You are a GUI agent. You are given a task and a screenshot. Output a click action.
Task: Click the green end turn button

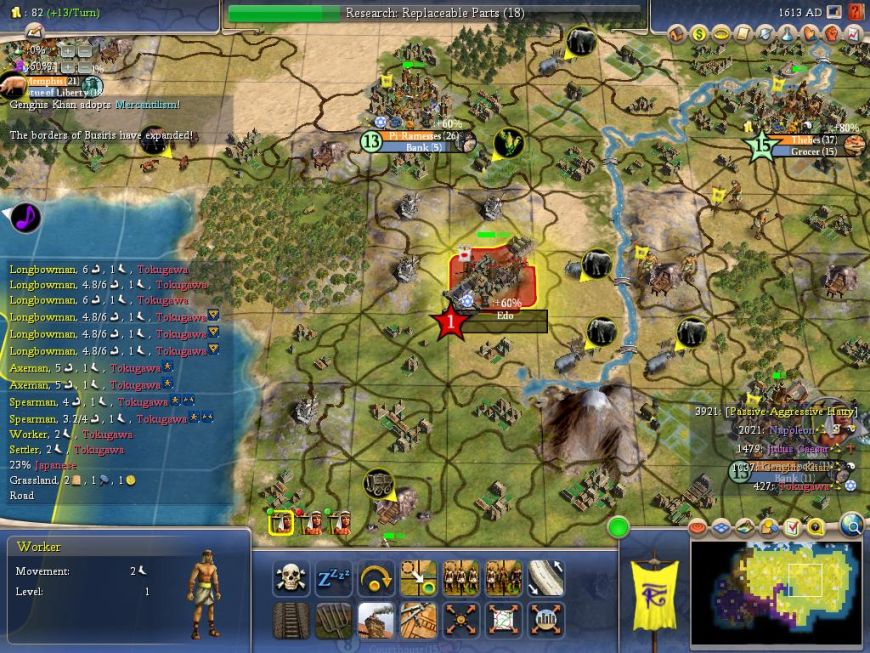coord(618,526)
